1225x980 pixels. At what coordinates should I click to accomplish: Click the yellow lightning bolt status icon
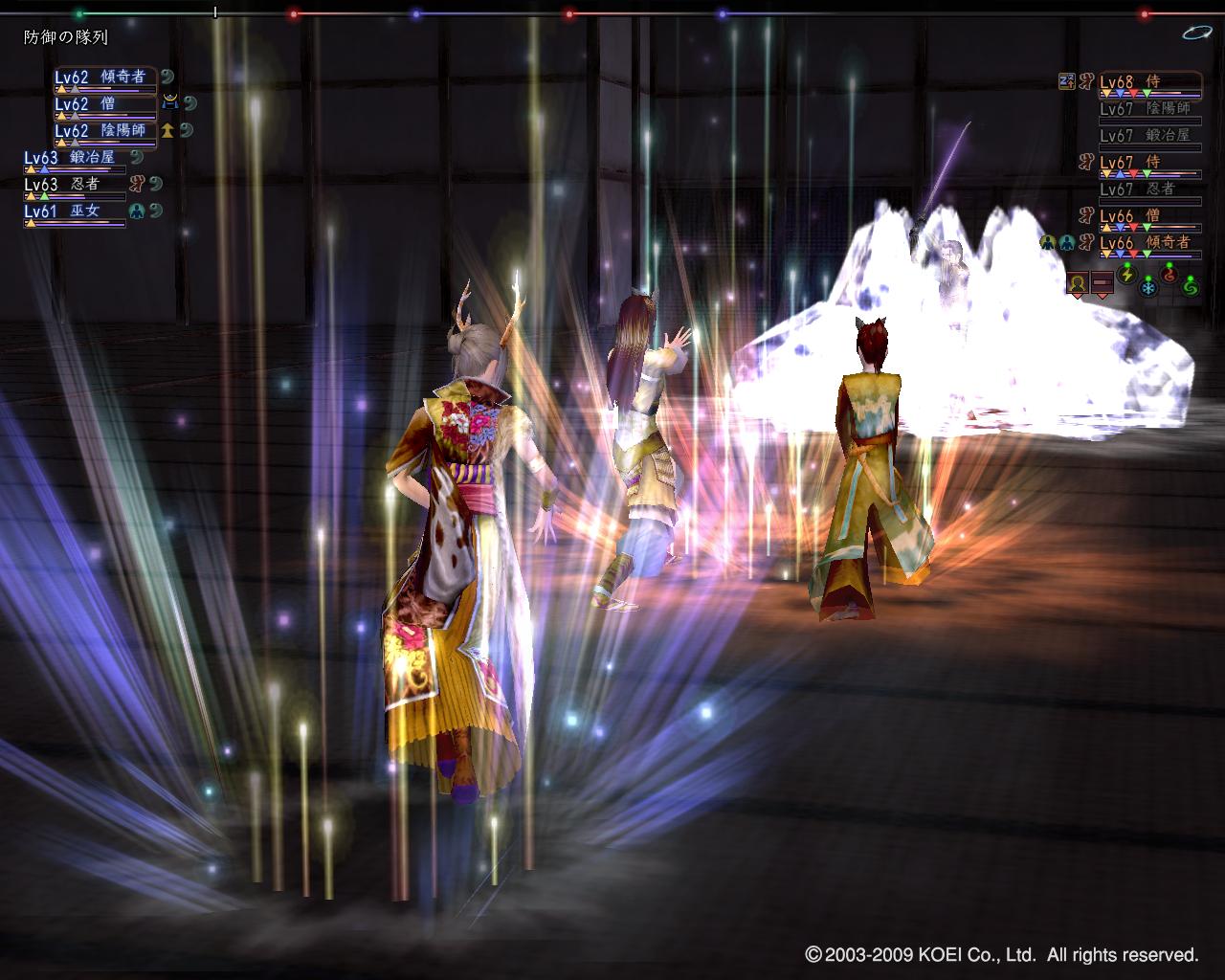pyautogui.click(x=1126, y=273)
